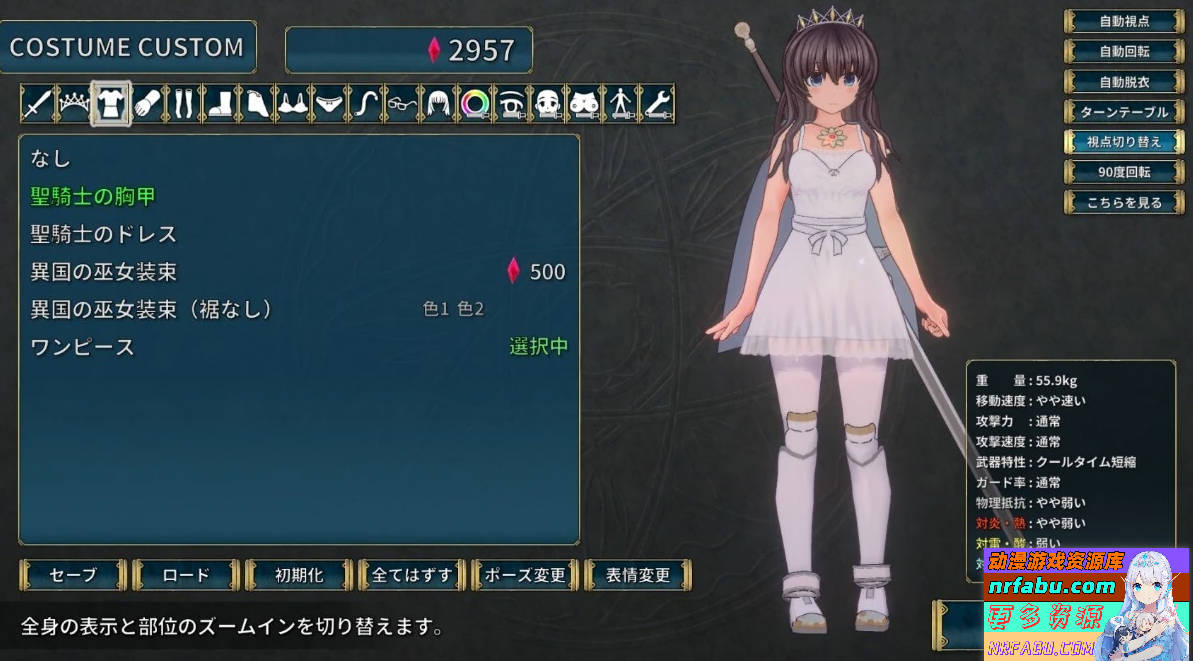Select the gloves category icon
The width and height of the screenshot is (1193, 661).
(147, 104)
